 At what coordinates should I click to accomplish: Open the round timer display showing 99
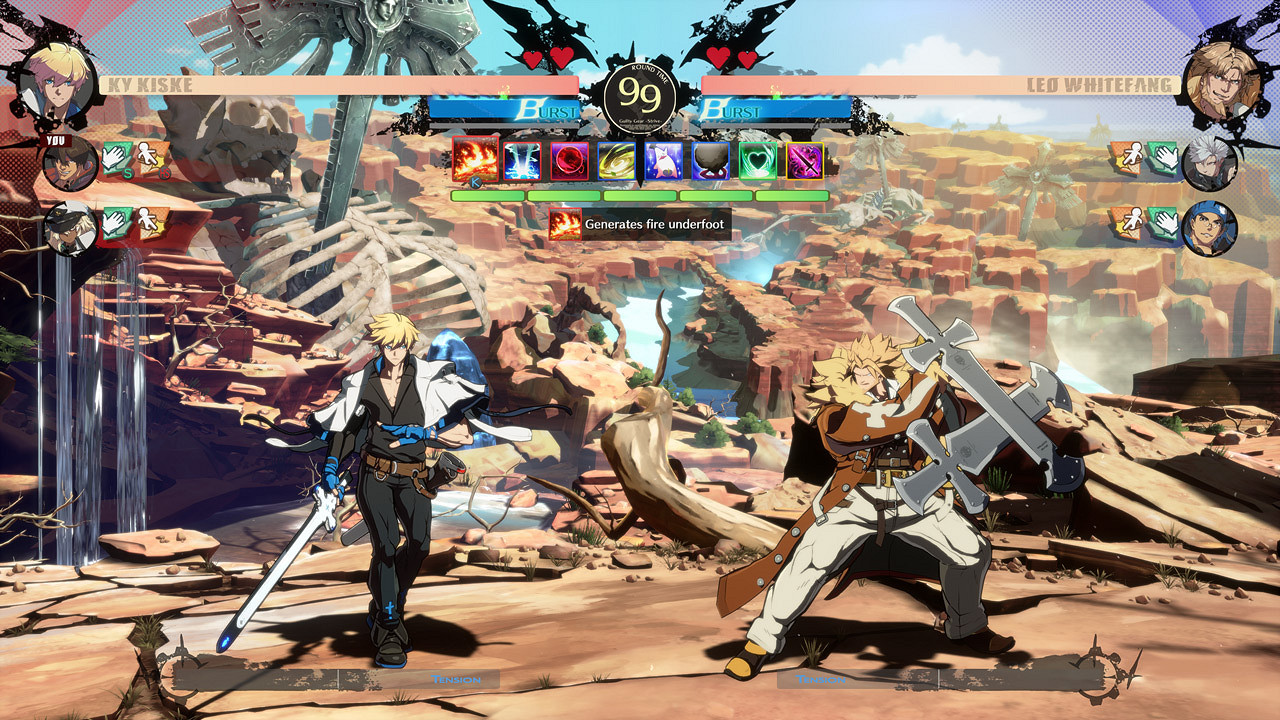[640, 95]
